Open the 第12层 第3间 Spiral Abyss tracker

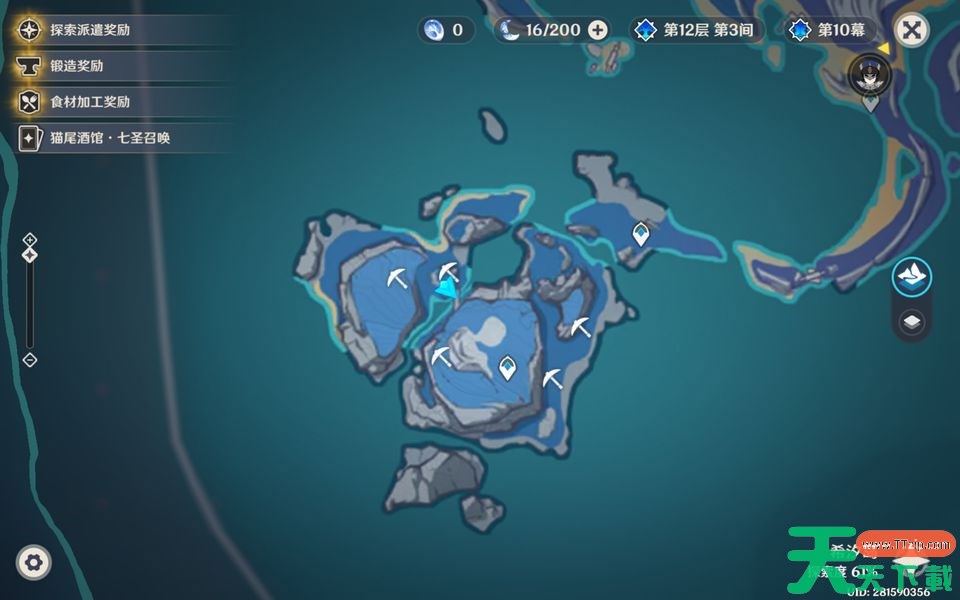(x=696, y=30)
